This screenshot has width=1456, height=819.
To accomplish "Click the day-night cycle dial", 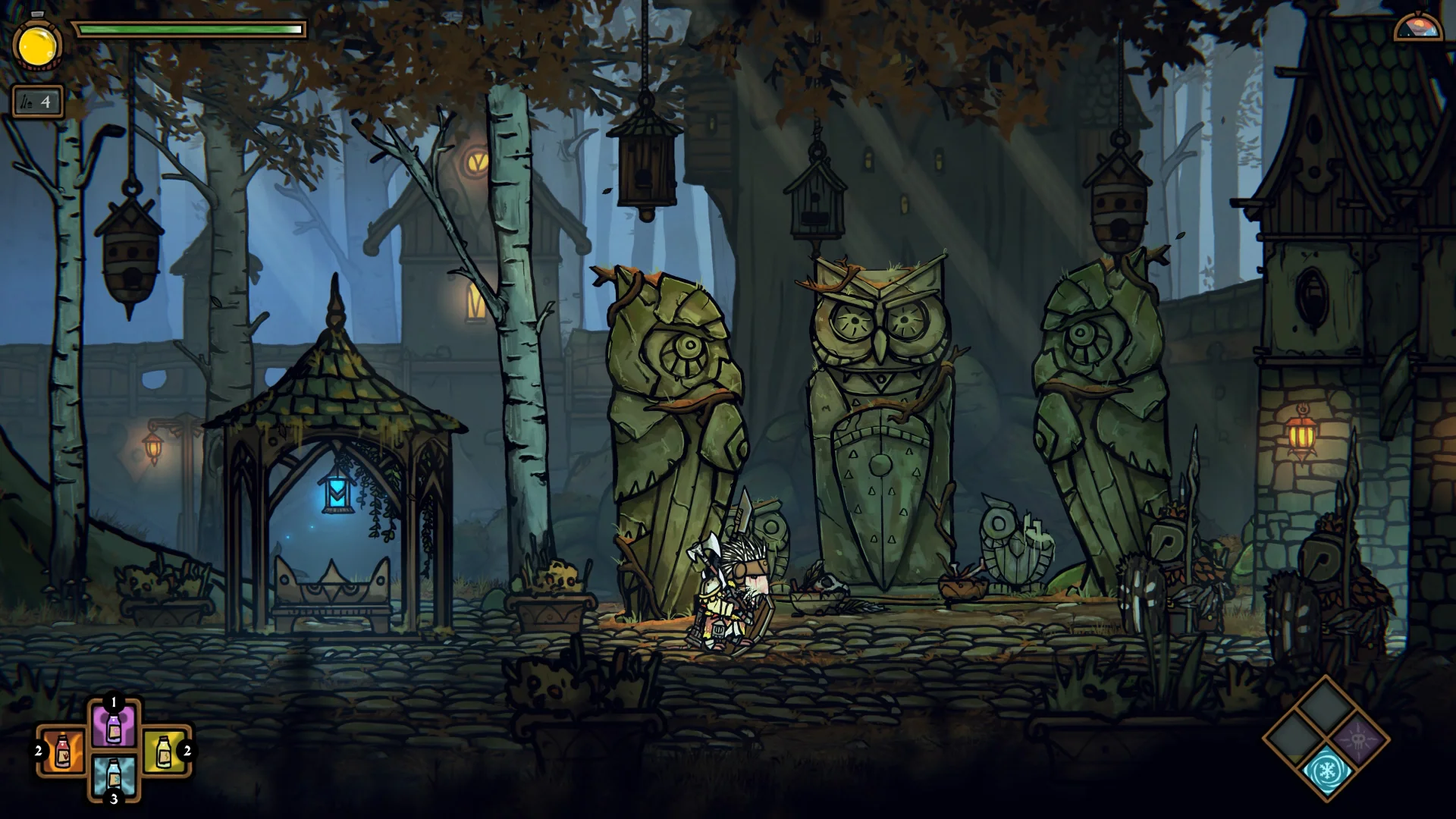I will point(1418,27).
